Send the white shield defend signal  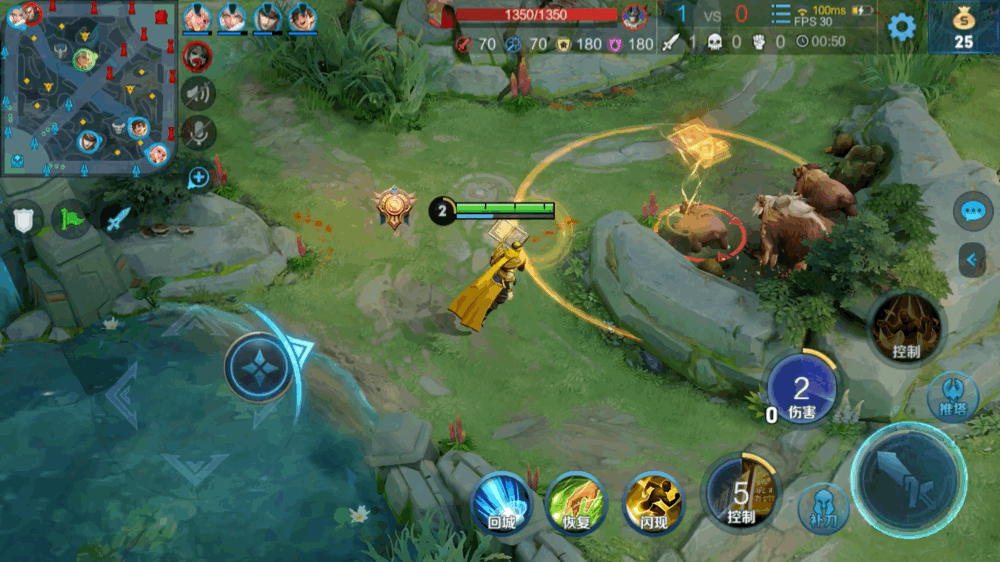pyautogui.click(x=24, y=219)
